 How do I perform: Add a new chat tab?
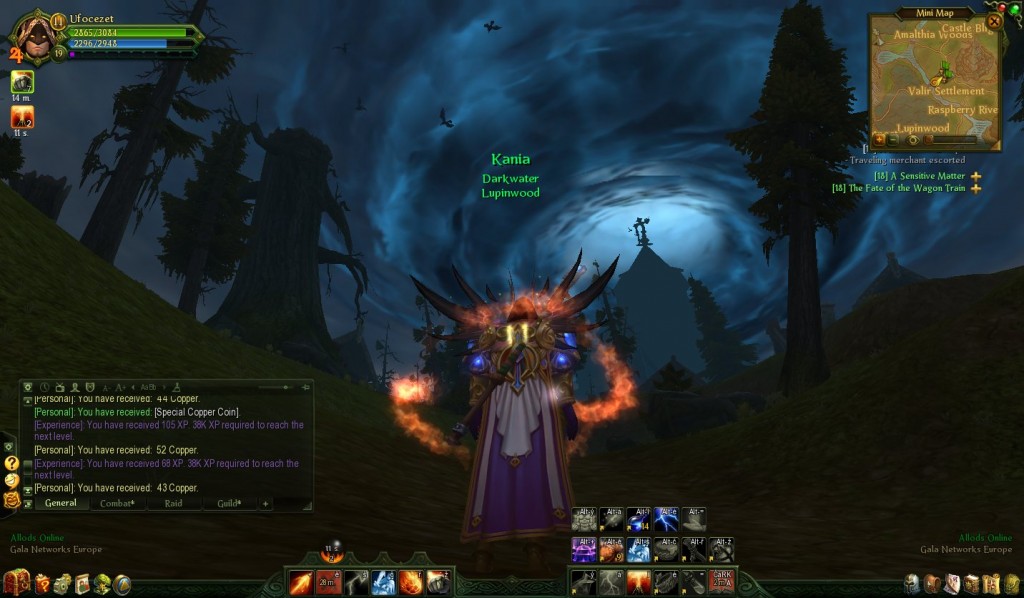266,503
